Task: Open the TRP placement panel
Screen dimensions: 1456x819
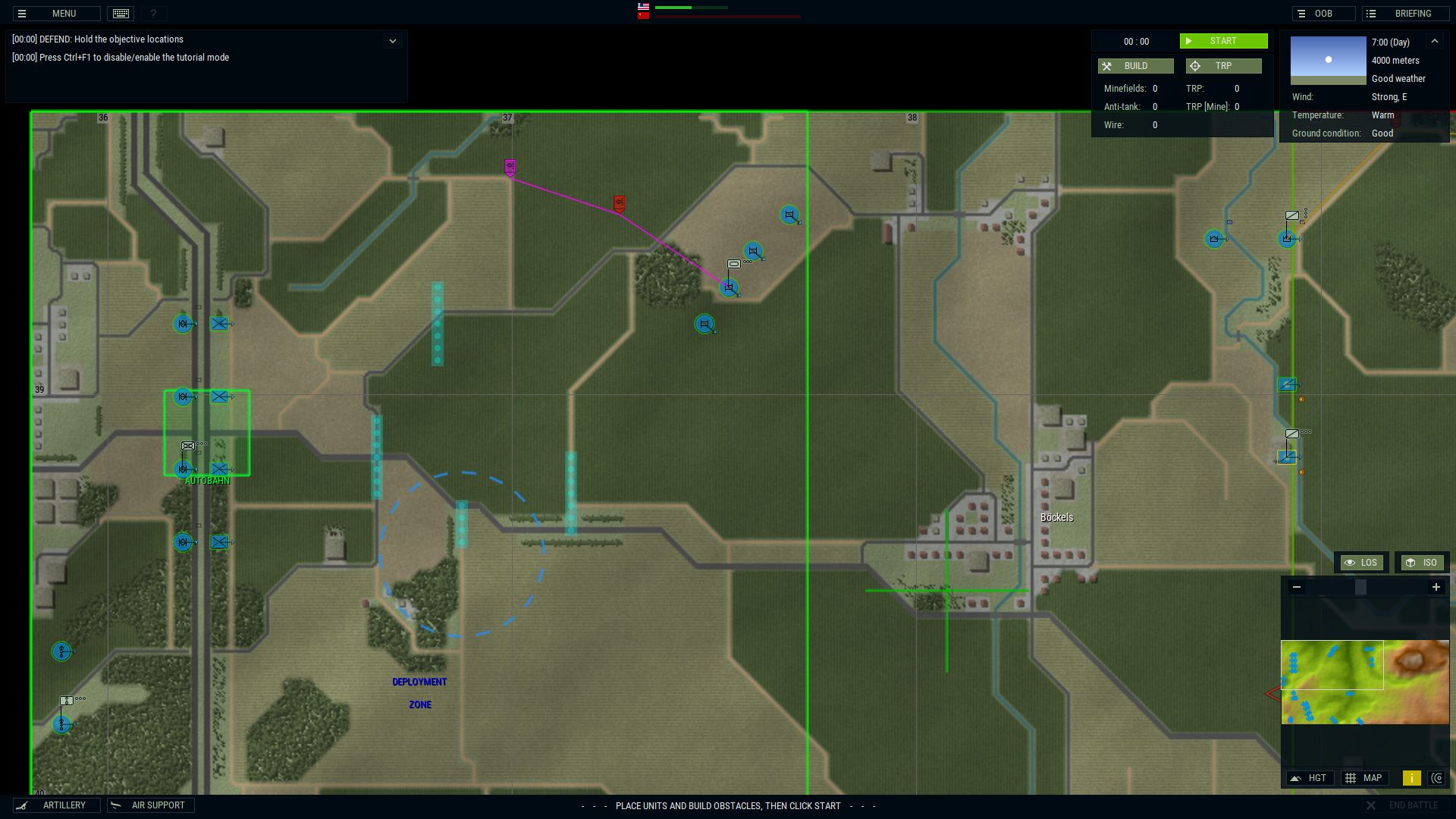Action: (1223, 66)
